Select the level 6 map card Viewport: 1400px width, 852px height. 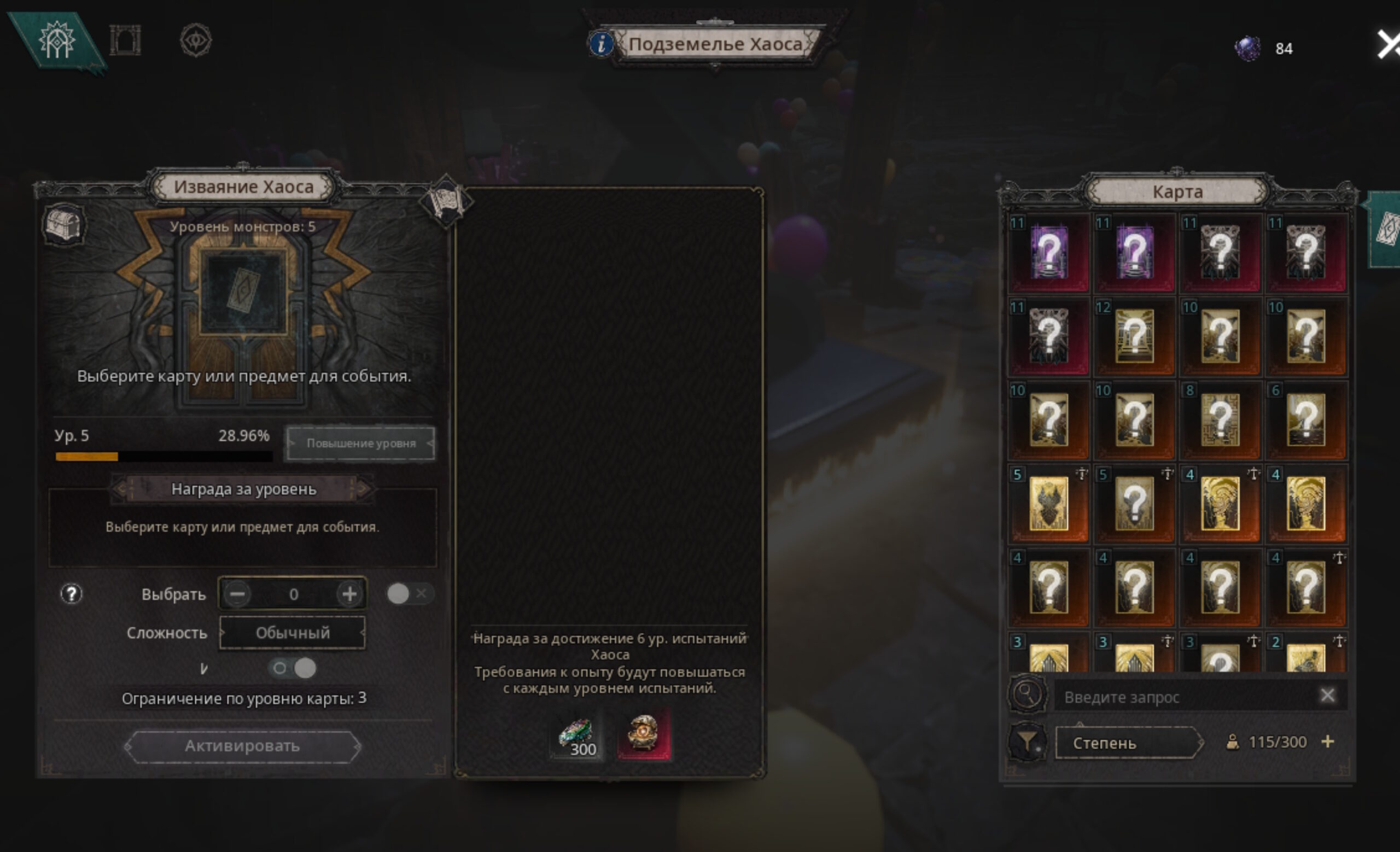pyautogui.click(x=1306, y=421)
